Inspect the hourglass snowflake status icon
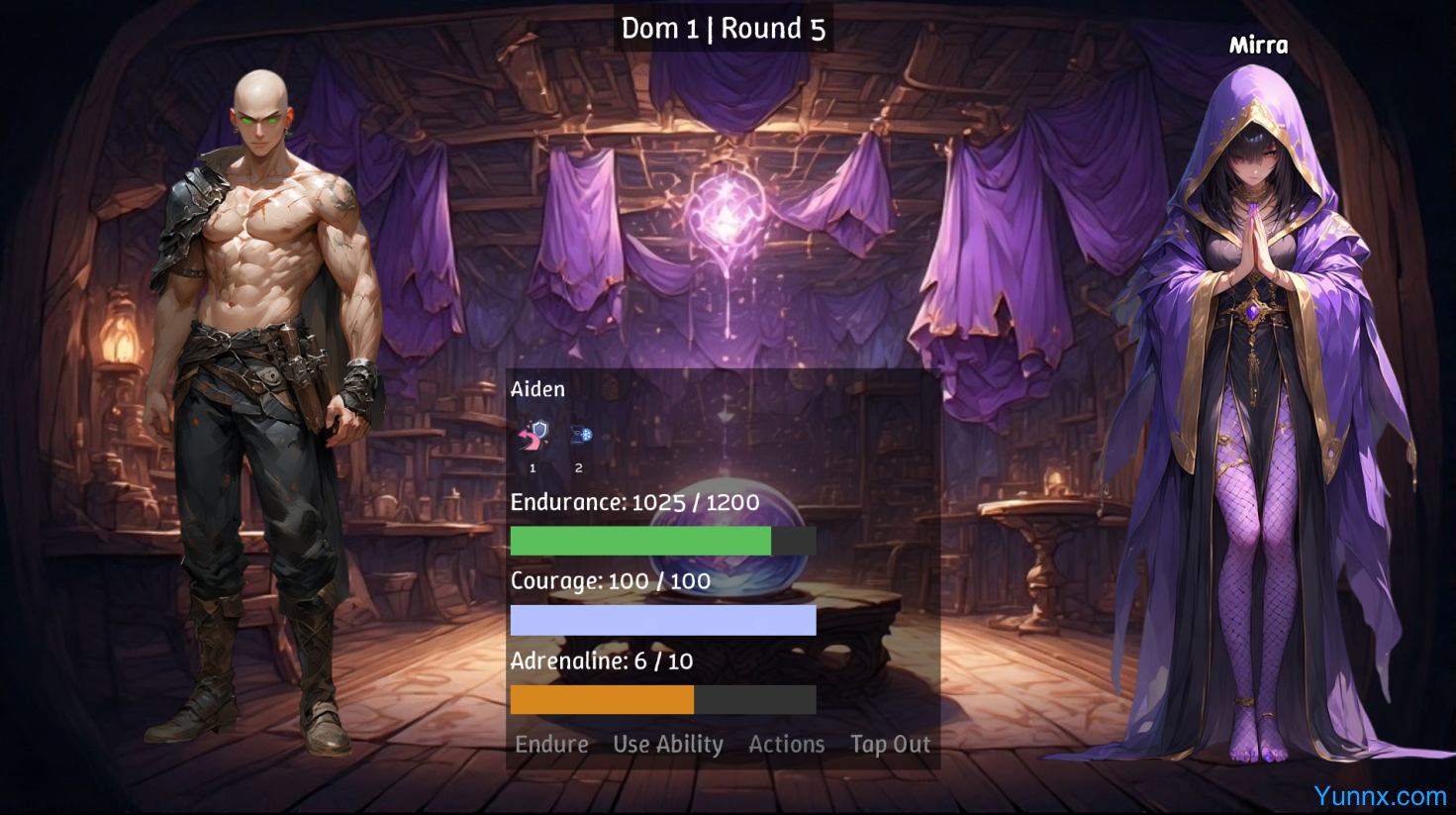 coord(580,435)
